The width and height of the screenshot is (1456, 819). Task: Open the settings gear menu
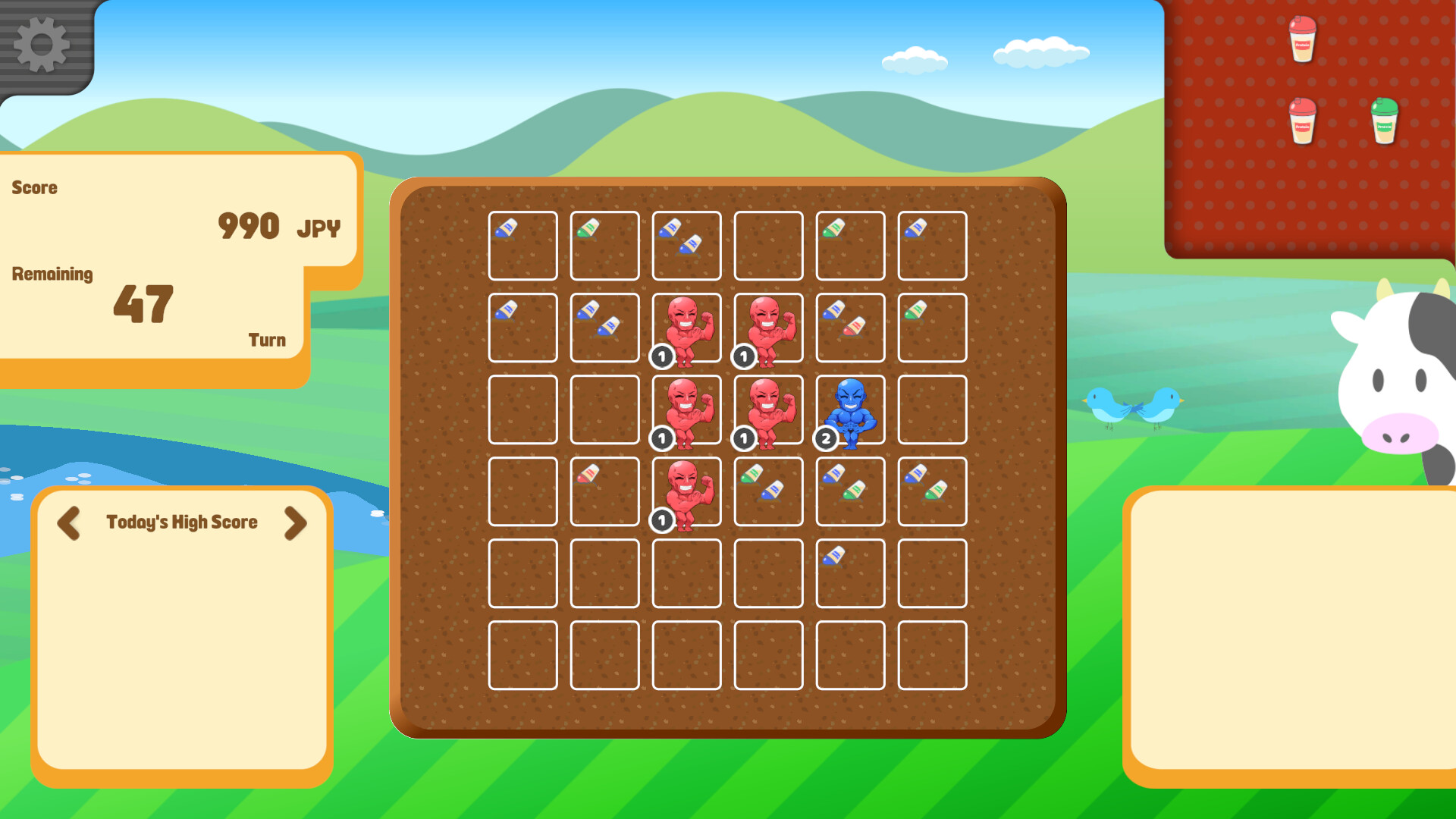[x=42, y=44]
